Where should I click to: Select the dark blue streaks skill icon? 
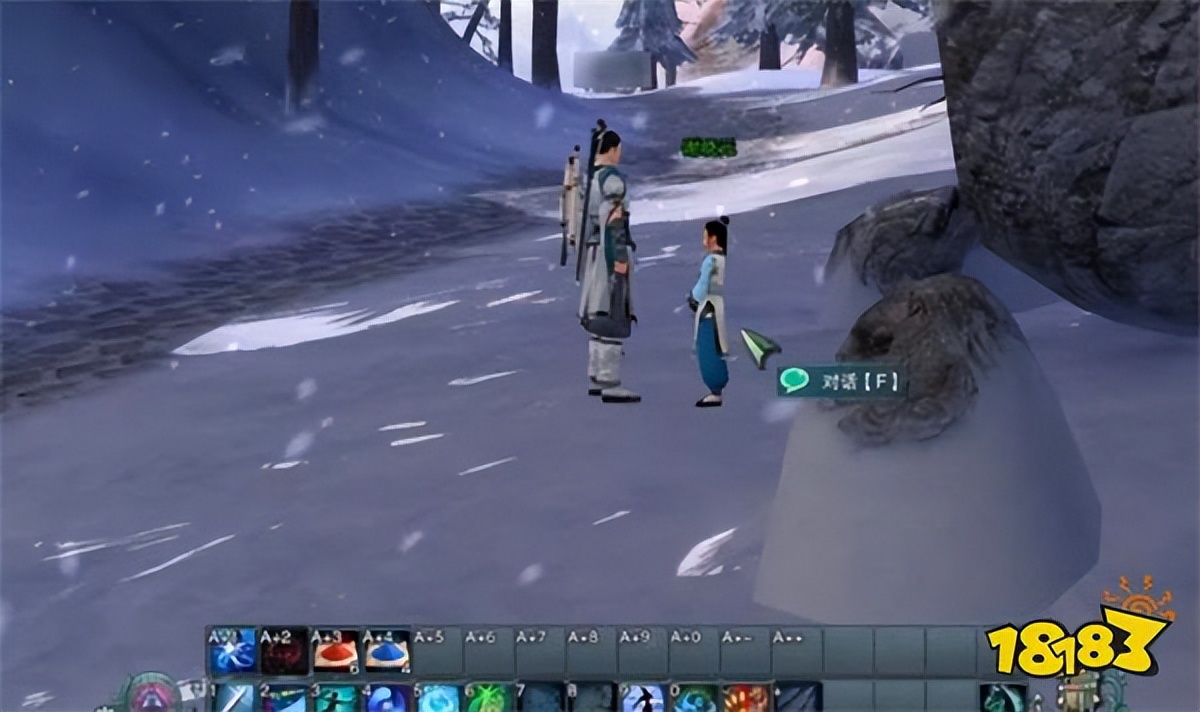coord(798,698)
